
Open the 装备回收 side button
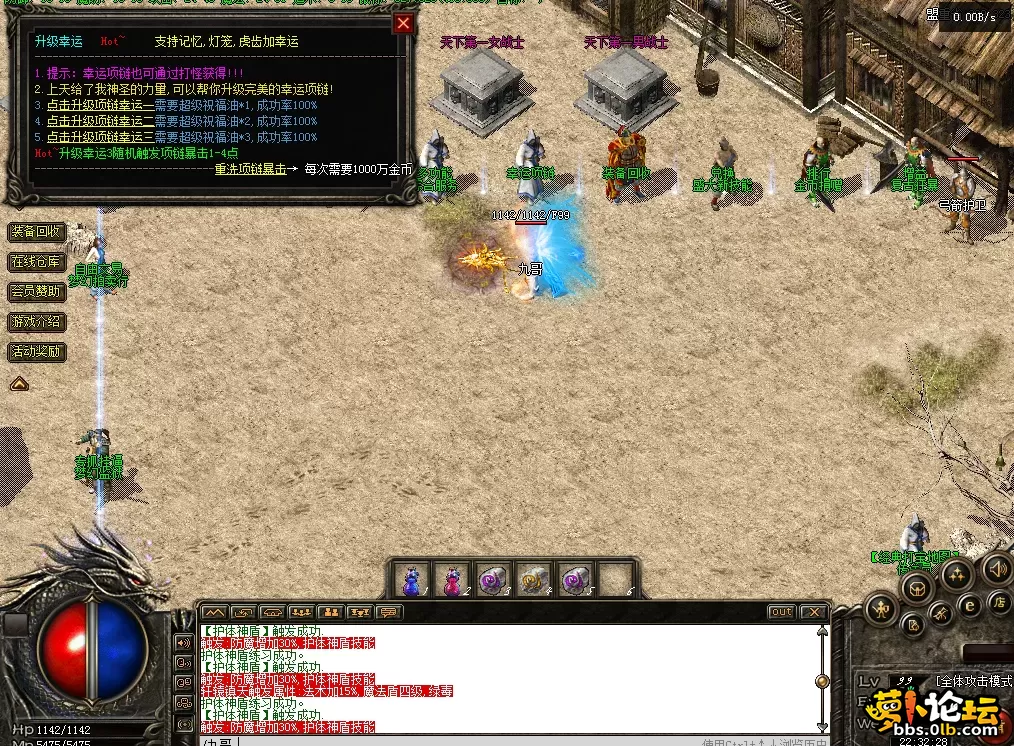click(36, 232)
